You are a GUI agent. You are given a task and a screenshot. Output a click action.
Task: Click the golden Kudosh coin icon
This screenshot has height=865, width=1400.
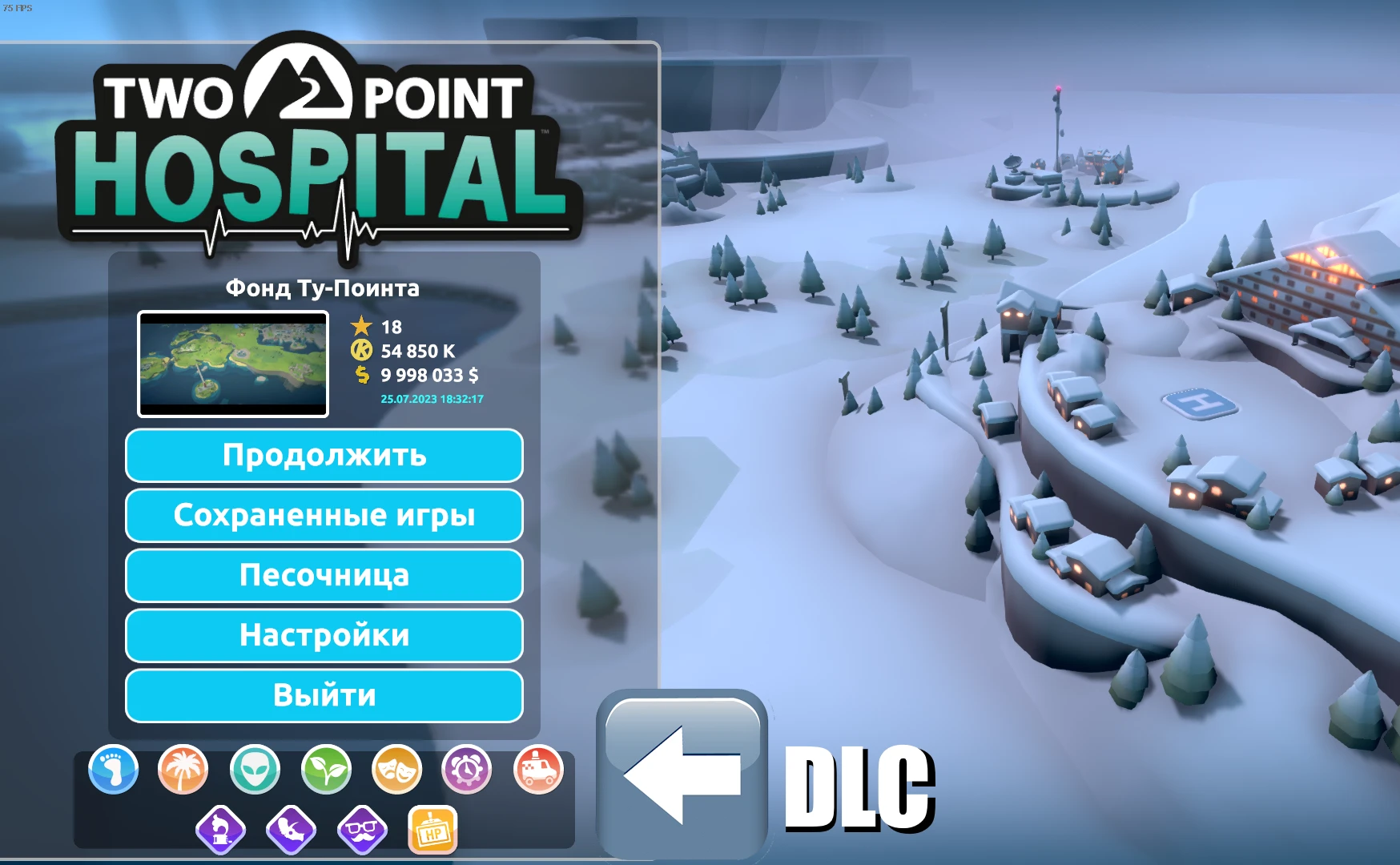362,351
